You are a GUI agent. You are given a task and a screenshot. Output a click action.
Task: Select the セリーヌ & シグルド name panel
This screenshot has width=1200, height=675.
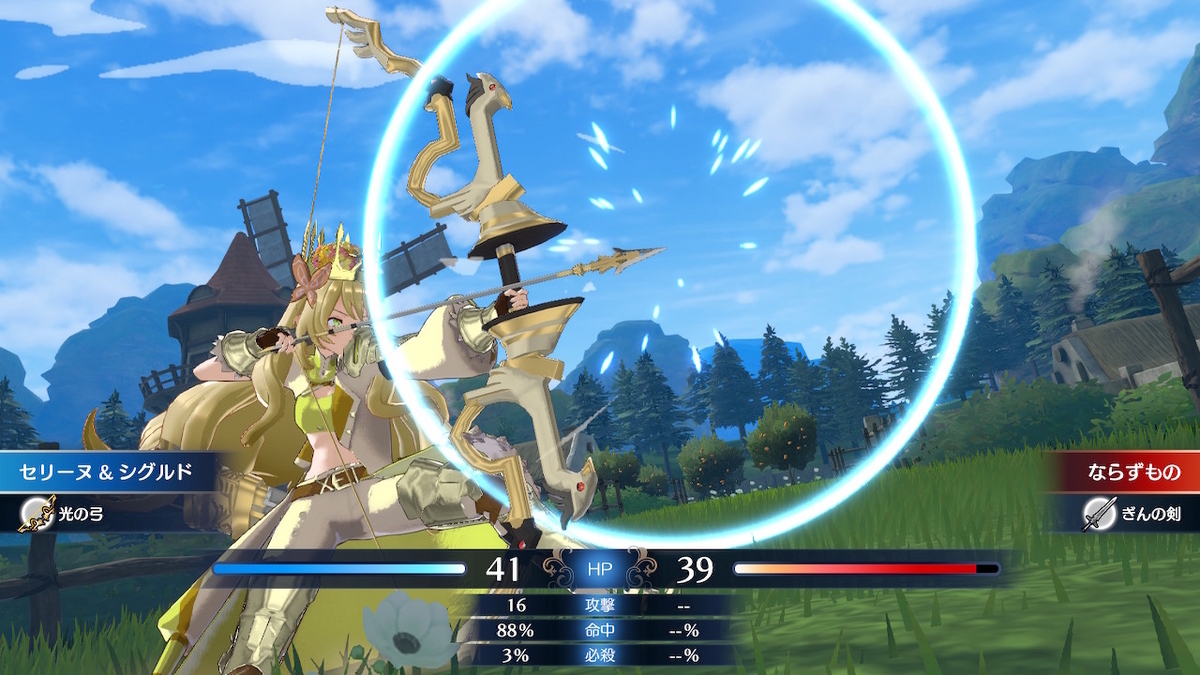[100, 471]
